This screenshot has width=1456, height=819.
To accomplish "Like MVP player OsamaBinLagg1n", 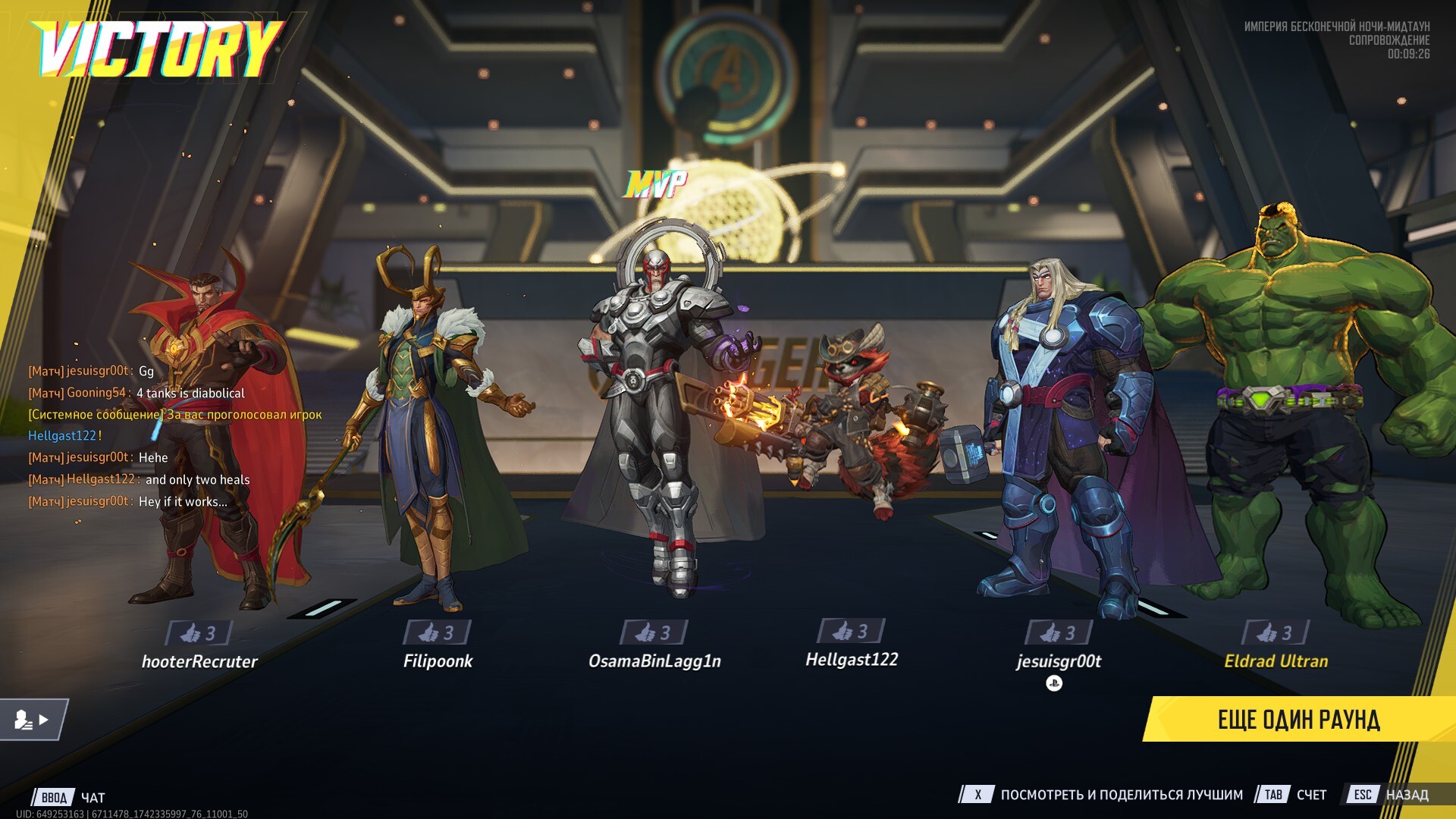I will [654, 632].
